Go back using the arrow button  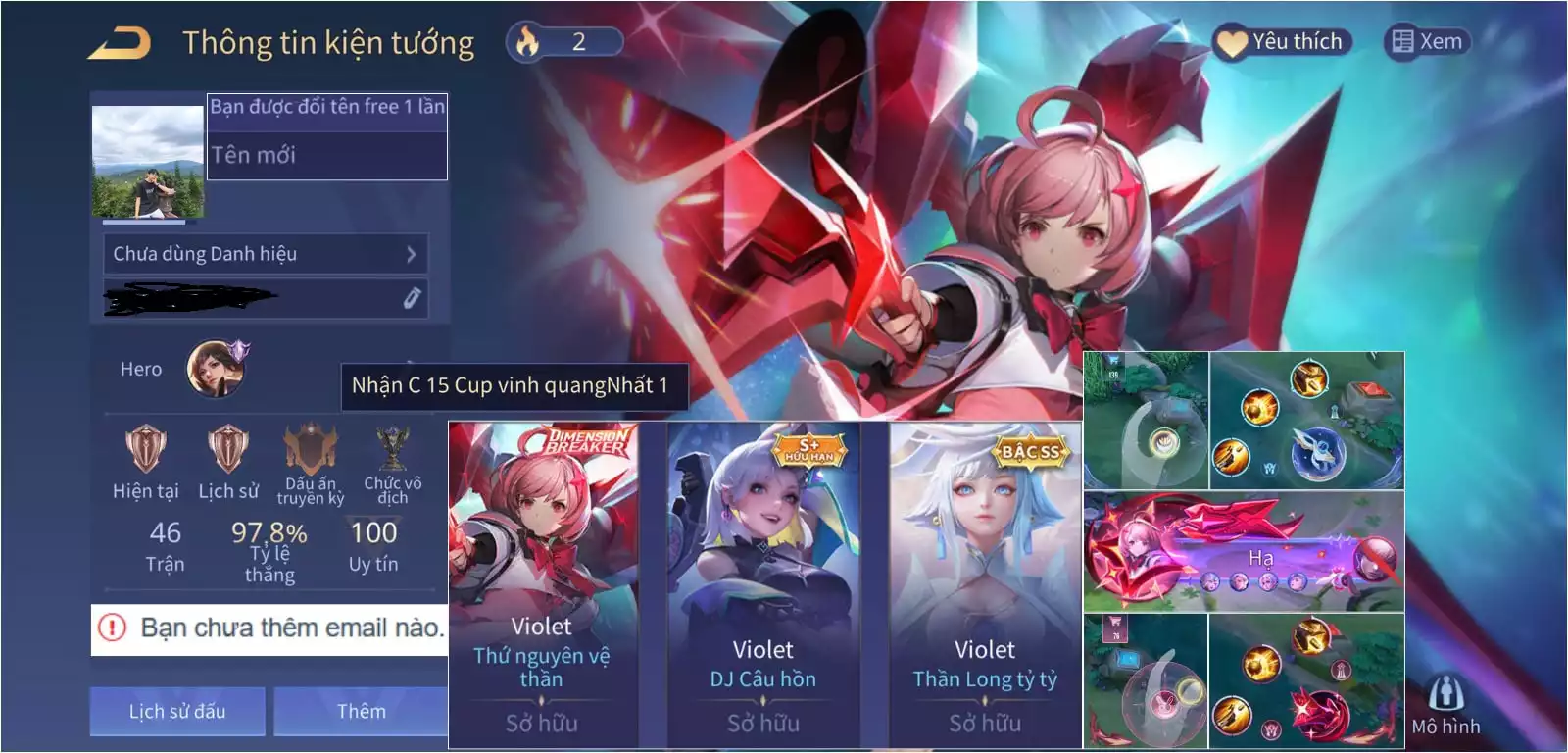(119, 43)
